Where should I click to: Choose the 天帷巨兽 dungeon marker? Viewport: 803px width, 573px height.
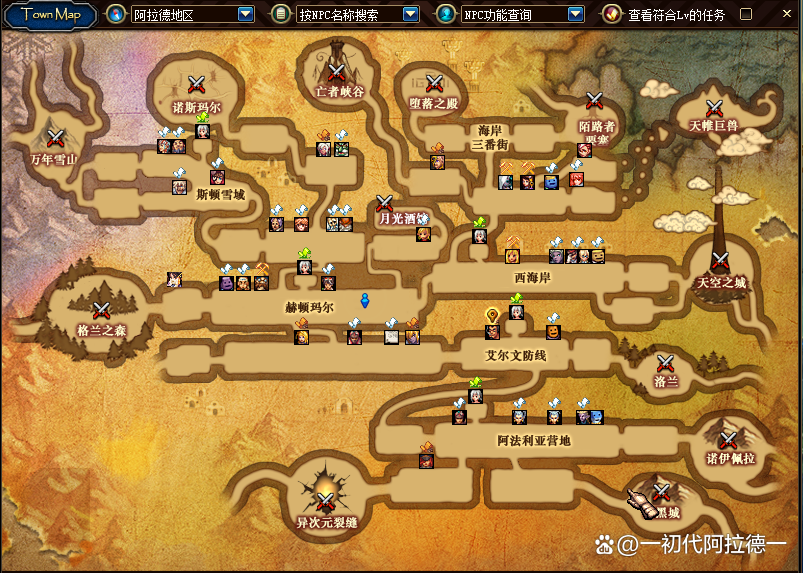(x=714, y=107)
